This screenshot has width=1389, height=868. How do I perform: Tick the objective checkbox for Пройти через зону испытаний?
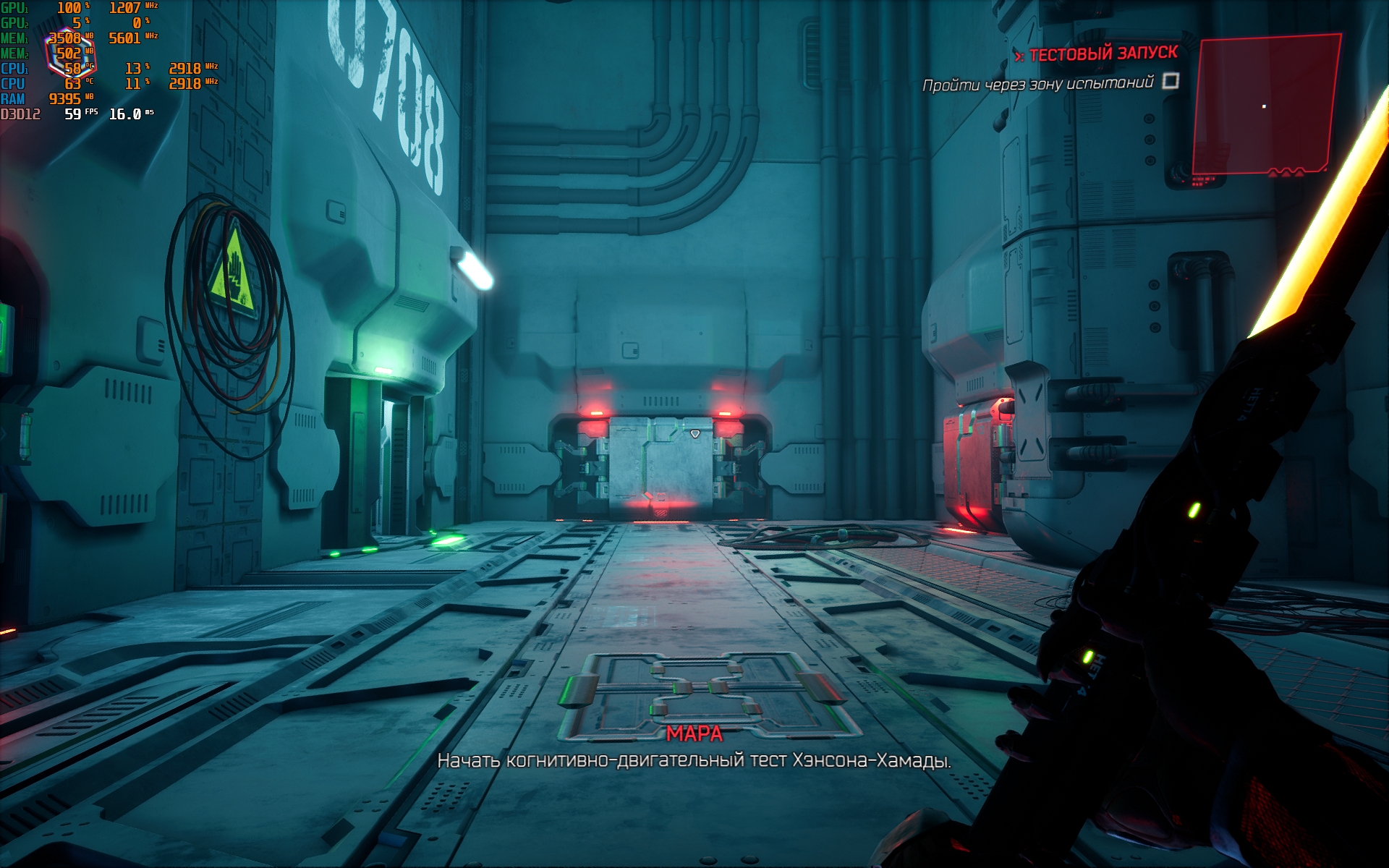[x=1171, y=81]
